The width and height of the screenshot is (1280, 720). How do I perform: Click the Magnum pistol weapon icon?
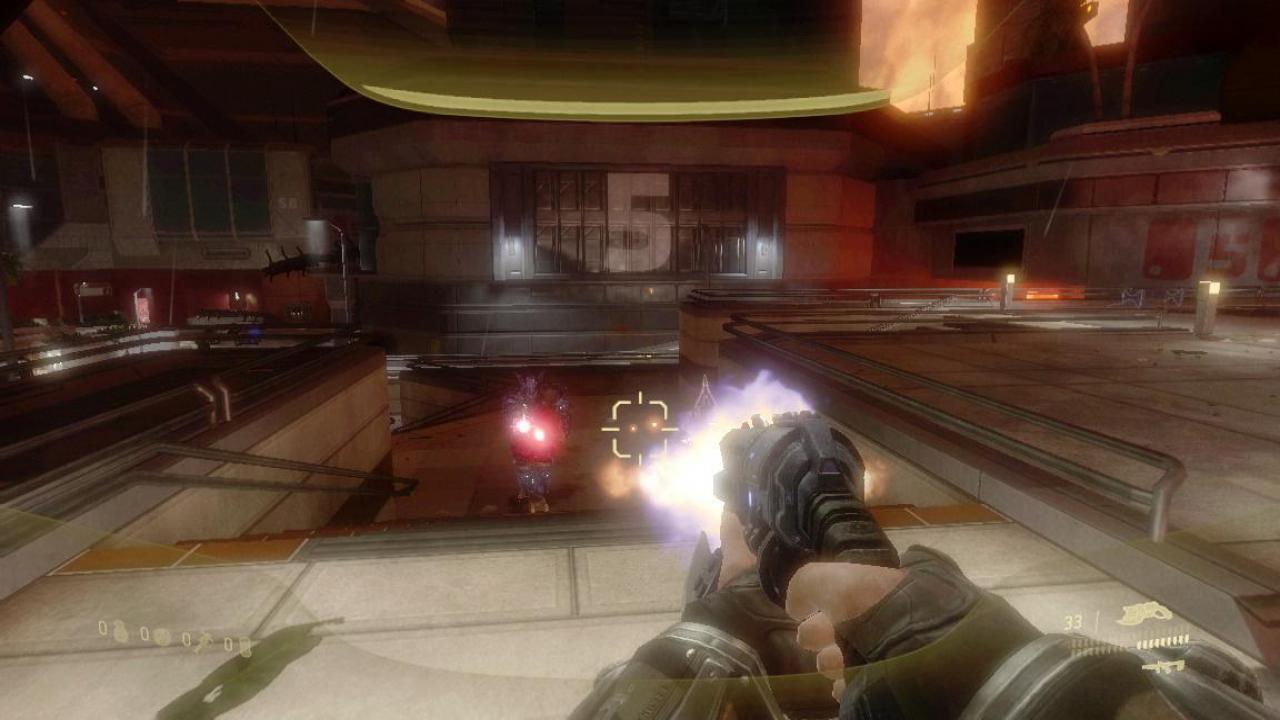1143,613
